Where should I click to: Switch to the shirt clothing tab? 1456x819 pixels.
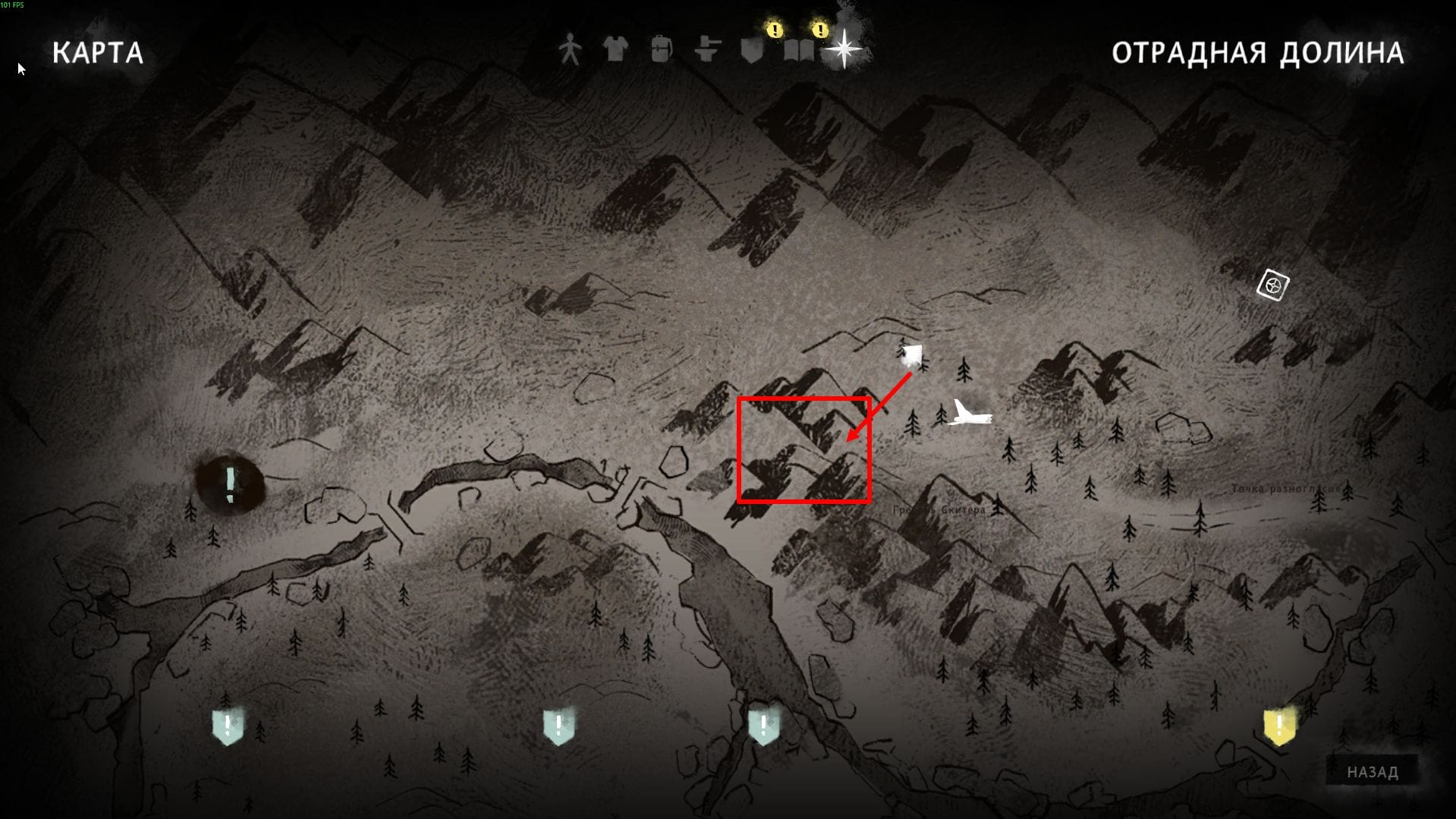coord(615,50)
